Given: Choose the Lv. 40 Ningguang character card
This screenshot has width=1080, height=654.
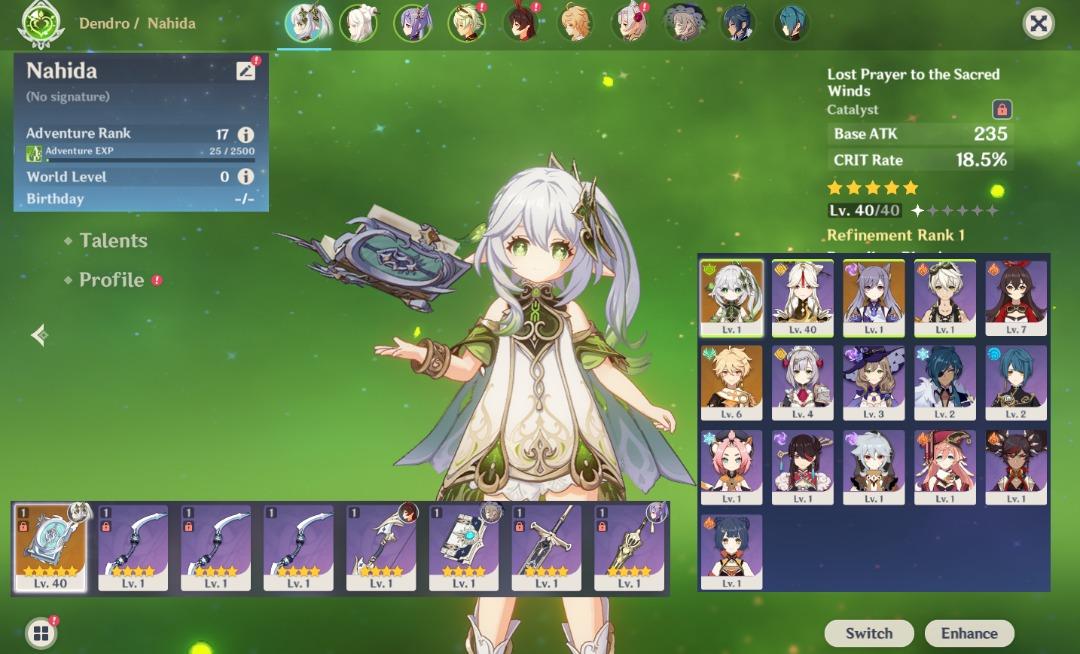Looking at the screenshot, I should click(x=802, y=298).
